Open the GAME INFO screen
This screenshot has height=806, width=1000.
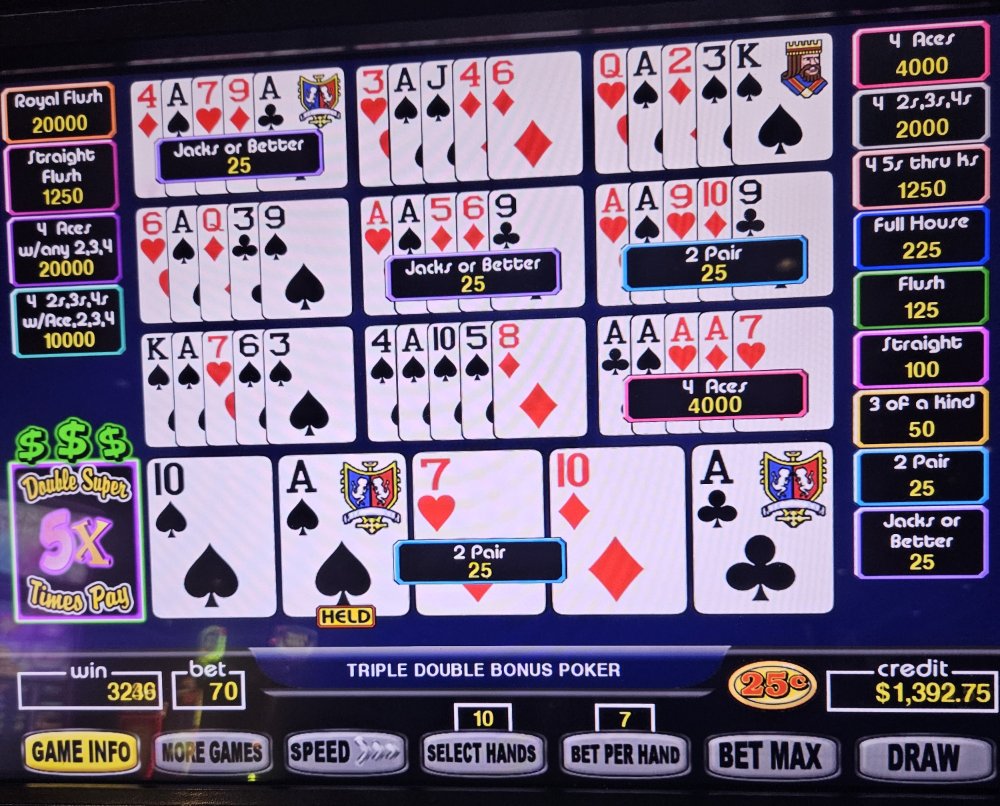(83, 752)
